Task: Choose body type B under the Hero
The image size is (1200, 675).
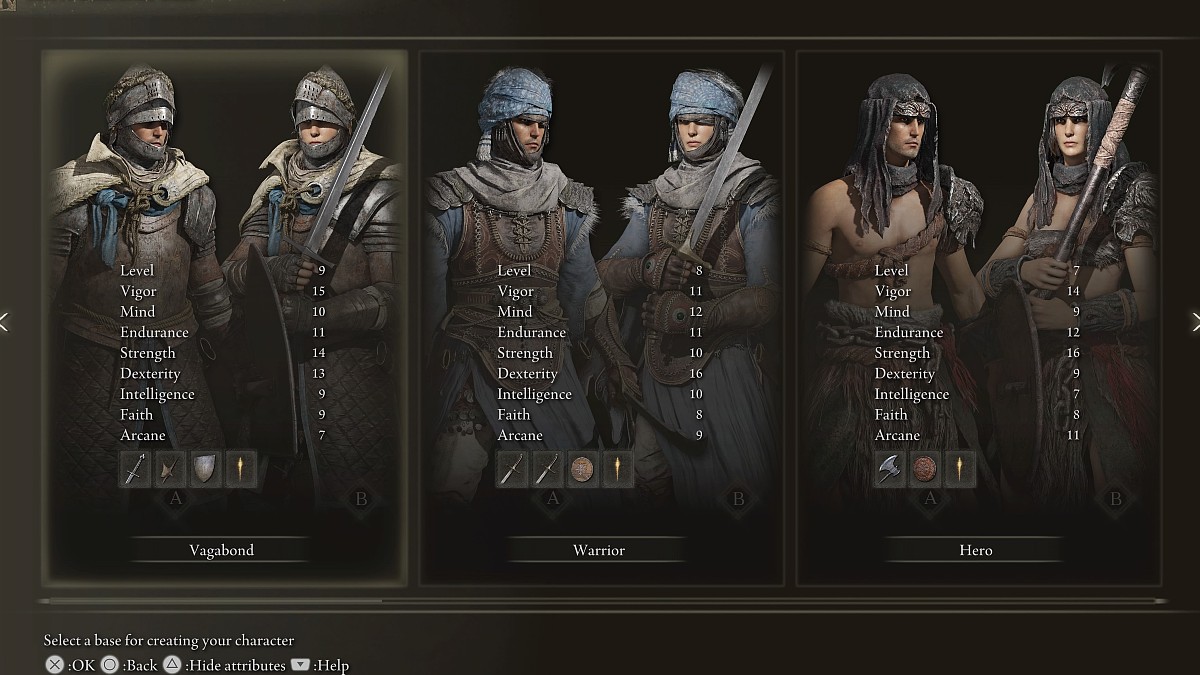Action: [x=1116, y=499]
